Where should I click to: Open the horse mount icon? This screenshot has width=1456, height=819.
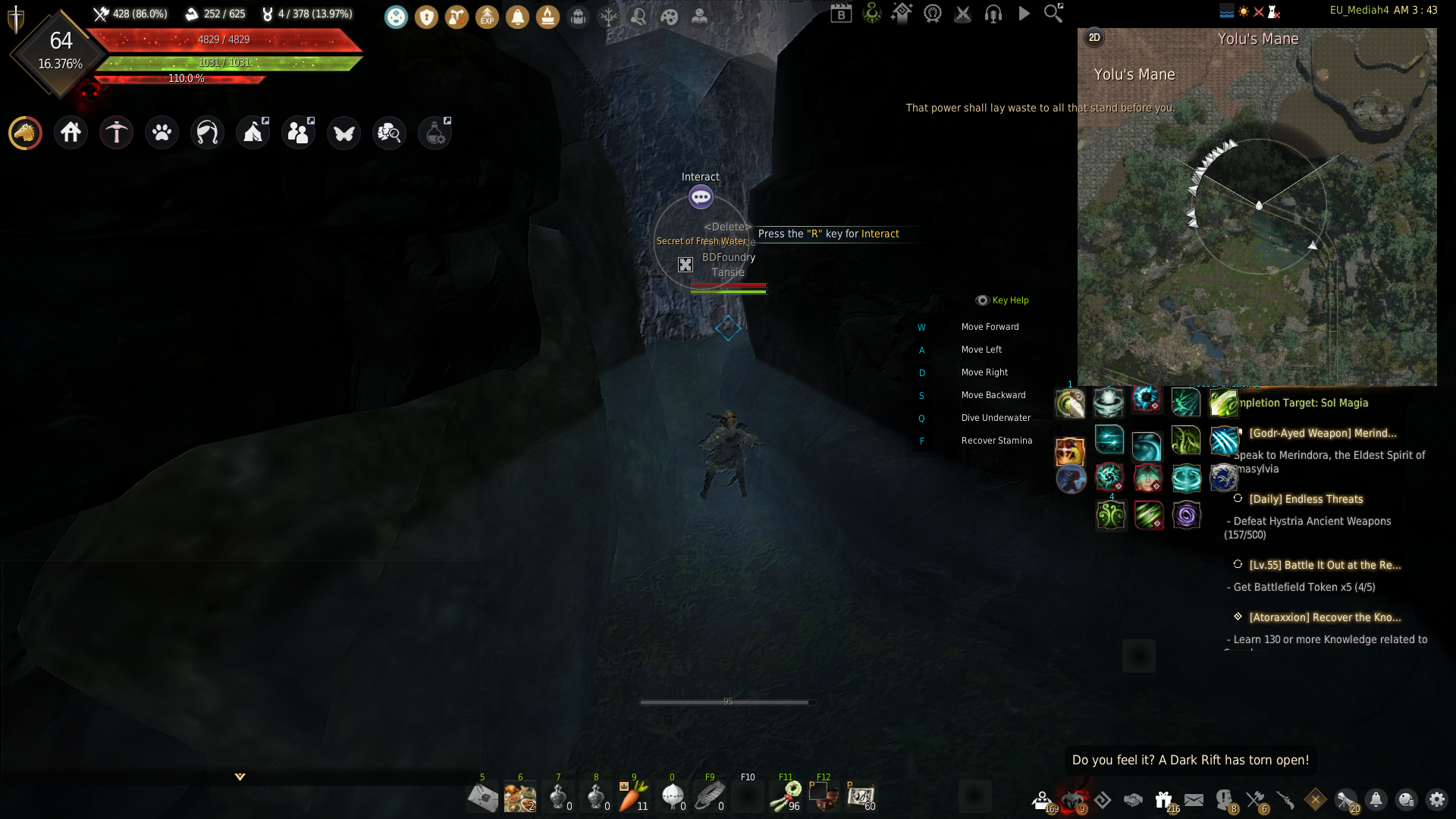[x=25, y=133]
